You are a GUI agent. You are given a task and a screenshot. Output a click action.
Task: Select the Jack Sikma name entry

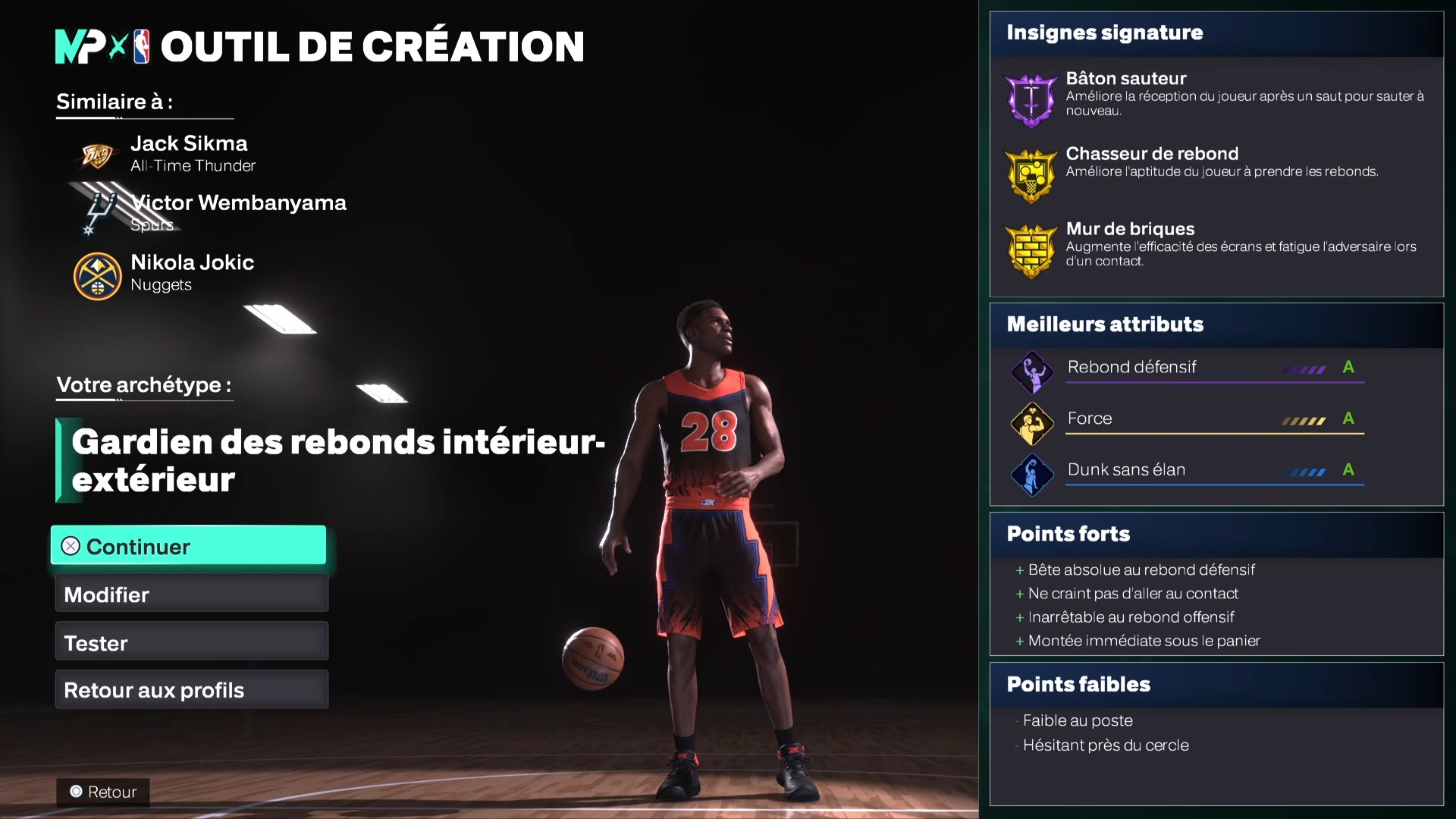point(189,143)
